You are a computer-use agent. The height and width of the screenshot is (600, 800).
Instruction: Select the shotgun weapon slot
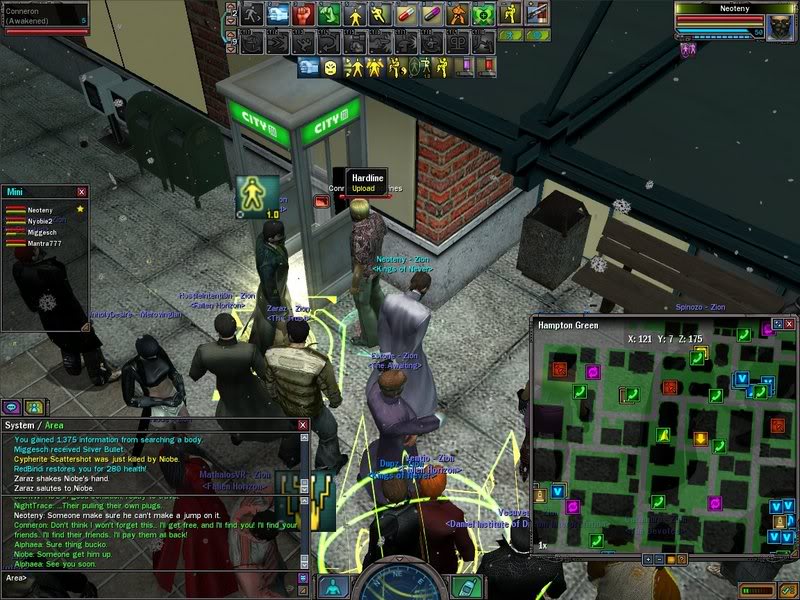[x=537, y=14]
